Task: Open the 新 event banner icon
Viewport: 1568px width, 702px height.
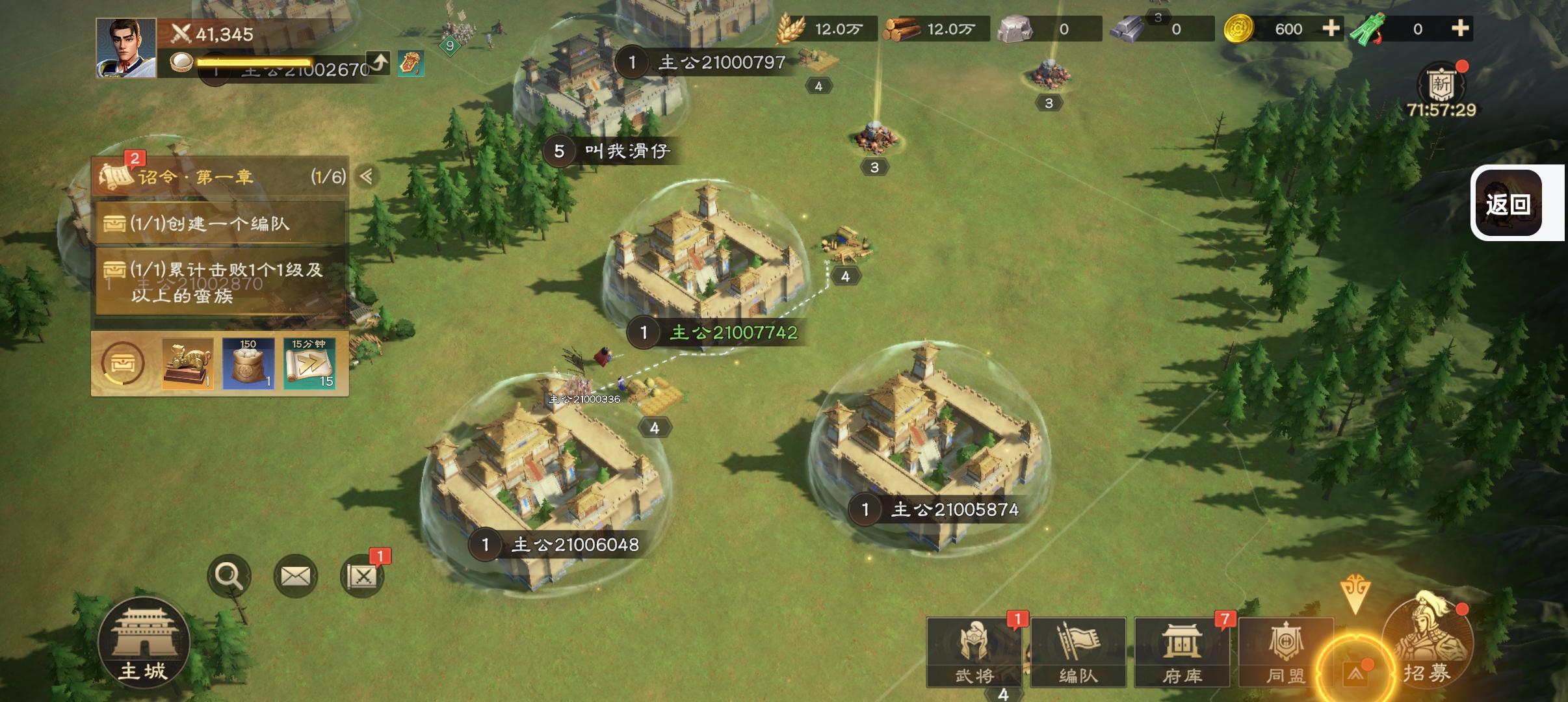Action: coord(1441,86)
